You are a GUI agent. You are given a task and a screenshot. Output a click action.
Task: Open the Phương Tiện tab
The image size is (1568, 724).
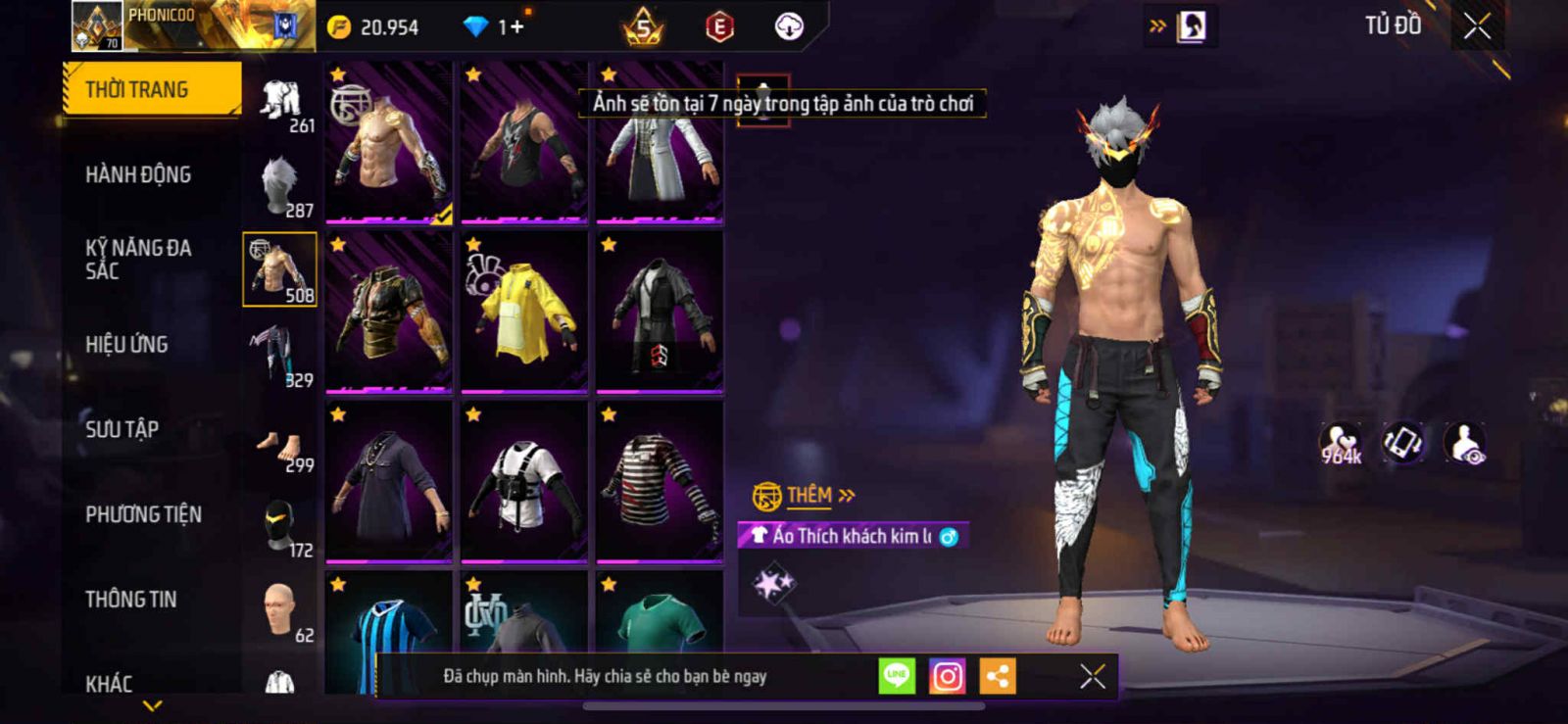143,514
